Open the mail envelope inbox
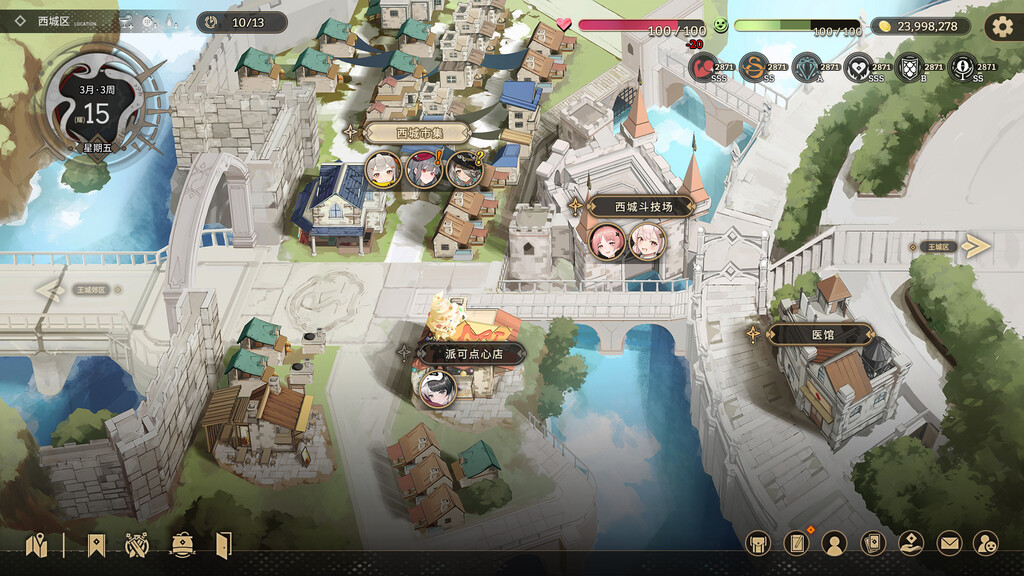Viewport: 1024px width, 576px height. pyautogui.click(x=948, y=543)
